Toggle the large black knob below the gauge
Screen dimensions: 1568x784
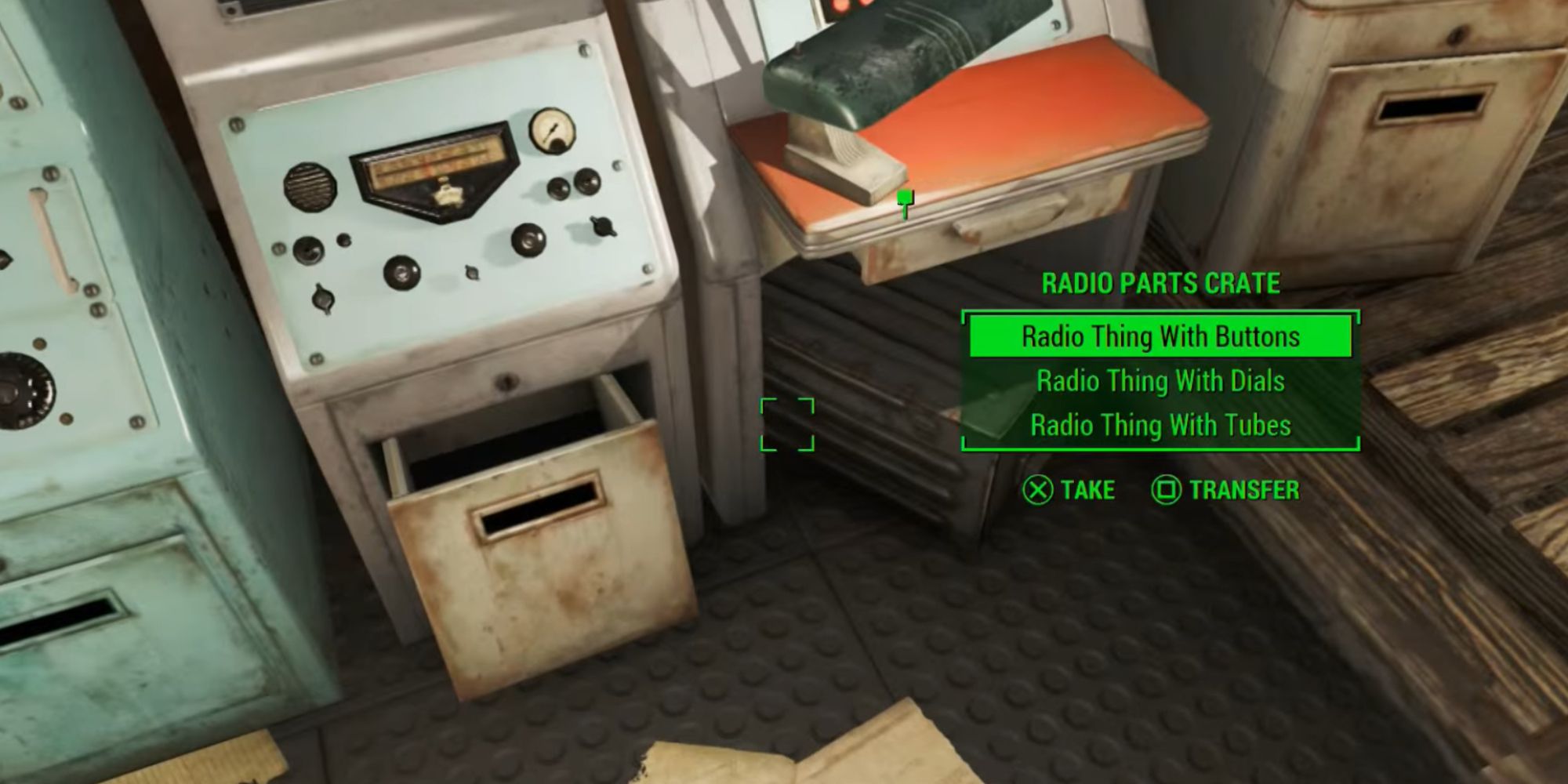click(528, 241)
